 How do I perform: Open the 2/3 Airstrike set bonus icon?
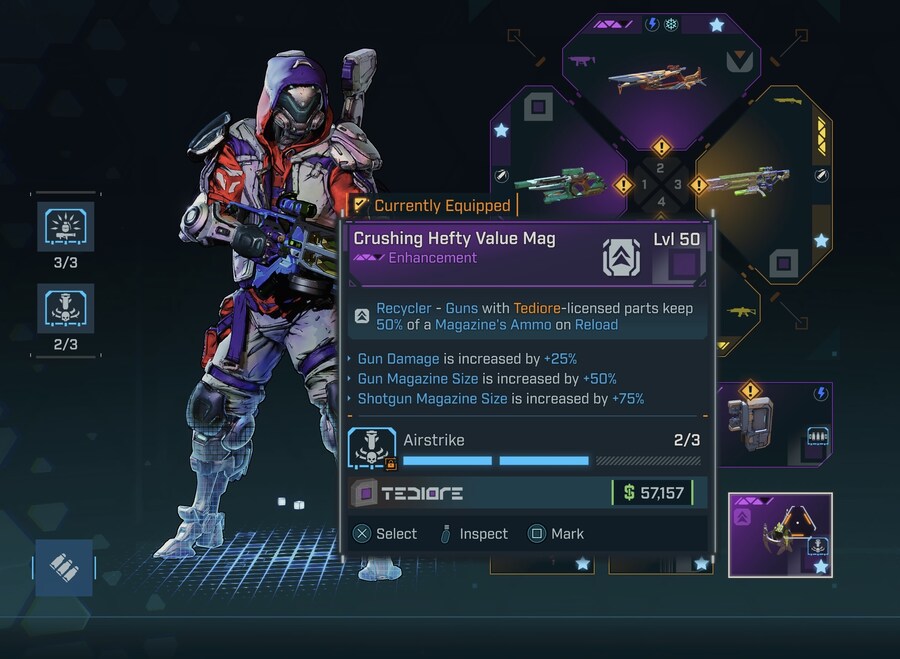66,308
